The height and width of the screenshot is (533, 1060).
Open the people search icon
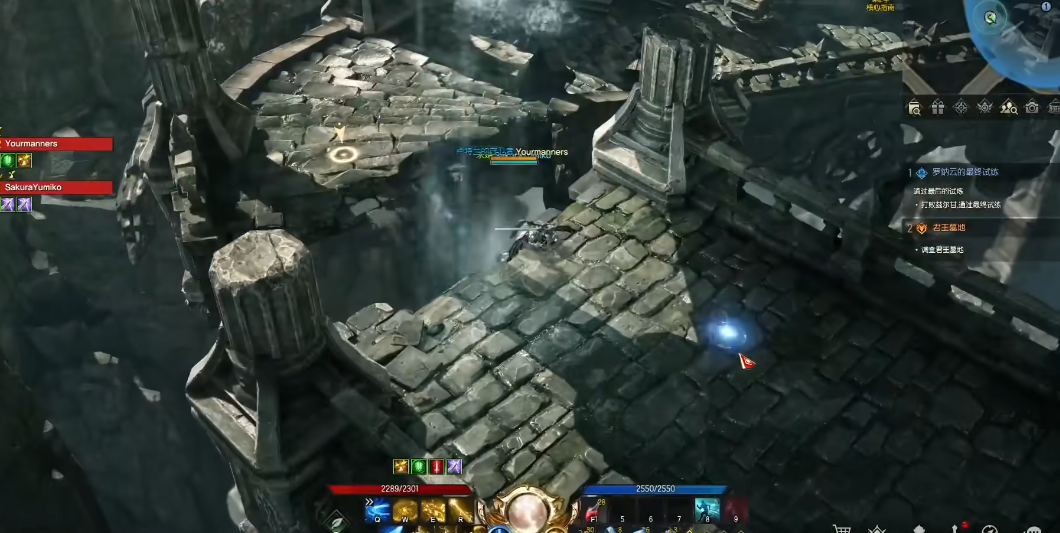coord(1008,107)
